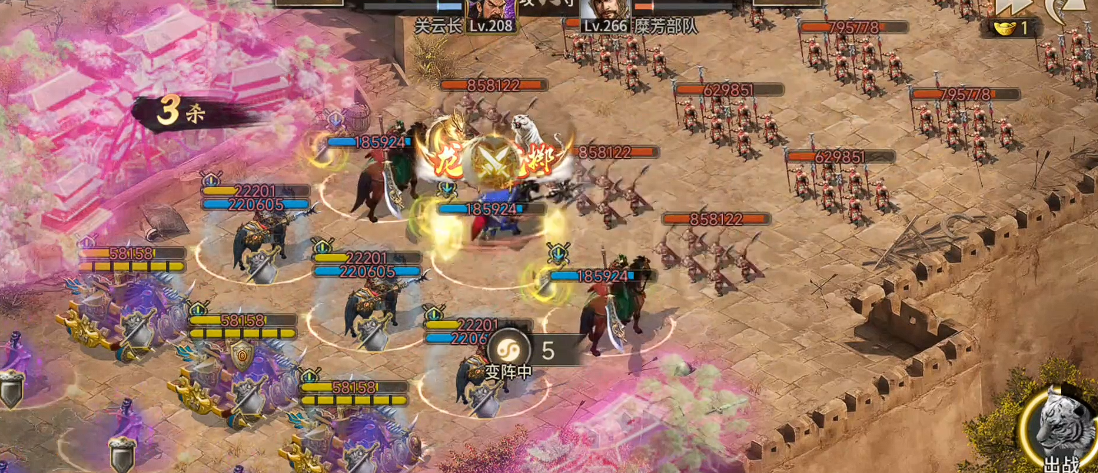Open 糜芳部队 Lv.266 enemy commander portrait
Screen dimensions: 1098x473
602,12
